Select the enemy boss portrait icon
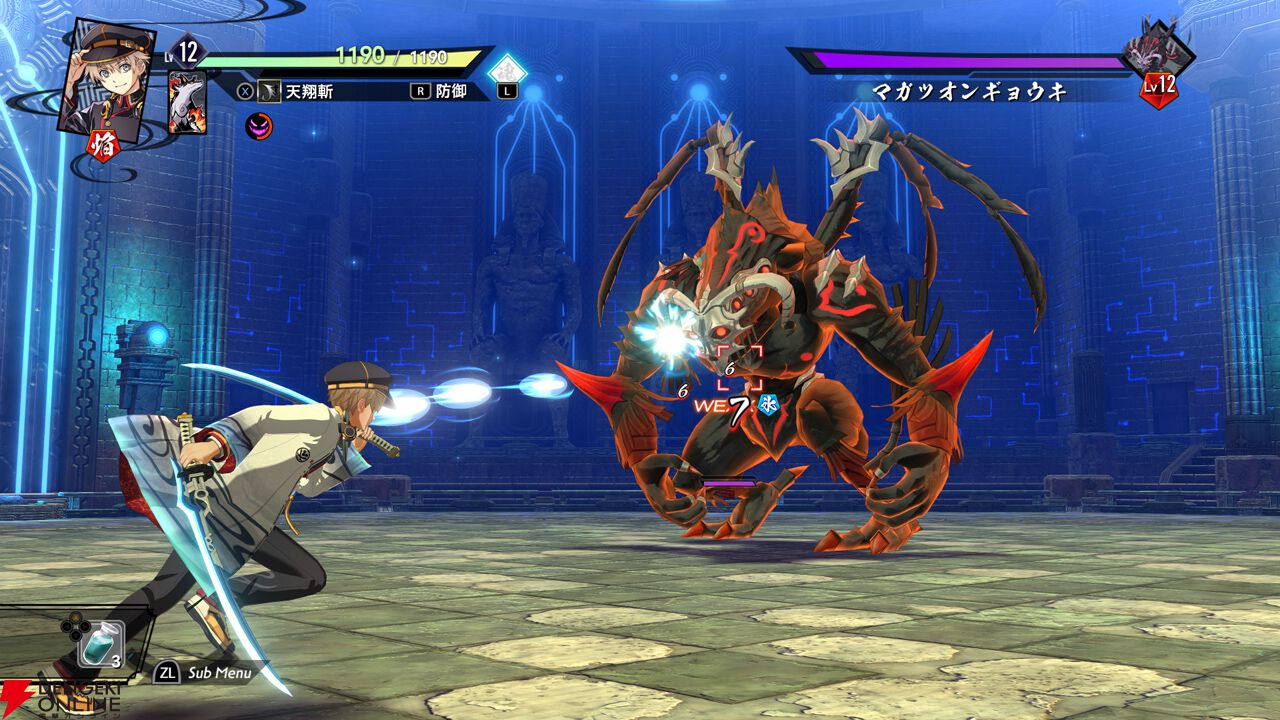 [x=1158, y=50]
